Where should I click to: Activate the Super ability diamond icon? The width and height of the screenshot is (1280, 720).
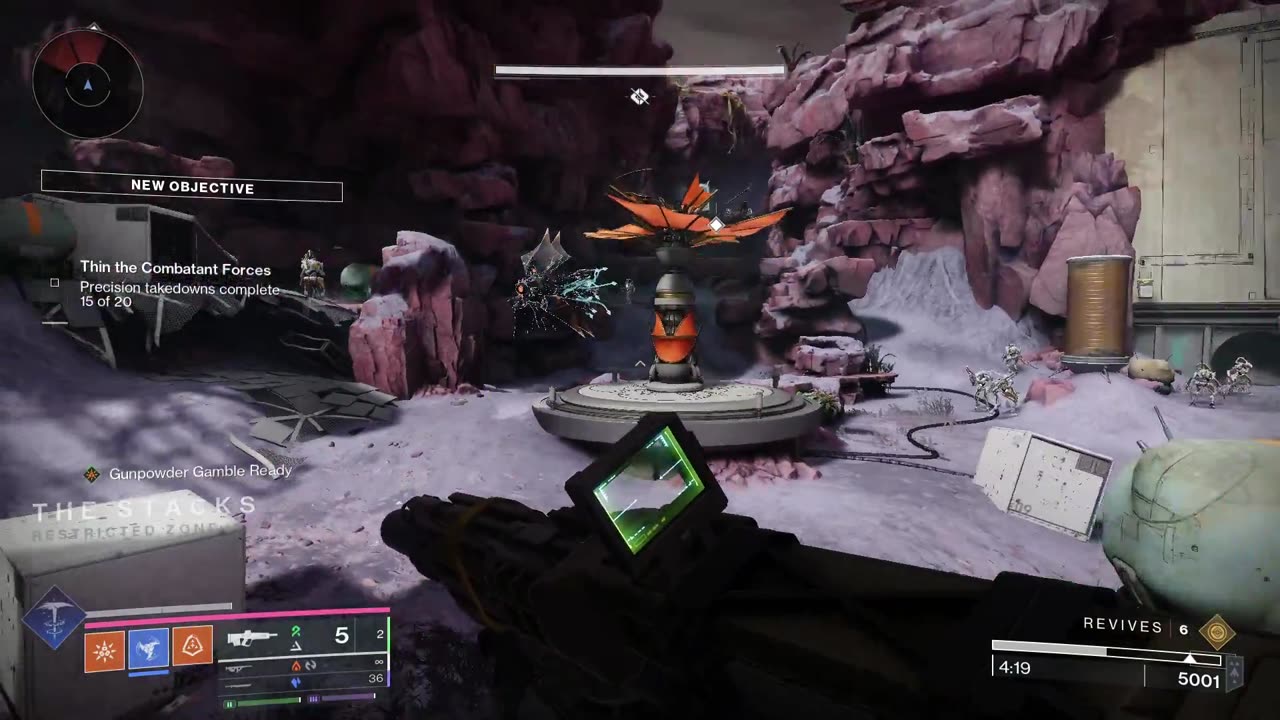(x=54, y=618)
